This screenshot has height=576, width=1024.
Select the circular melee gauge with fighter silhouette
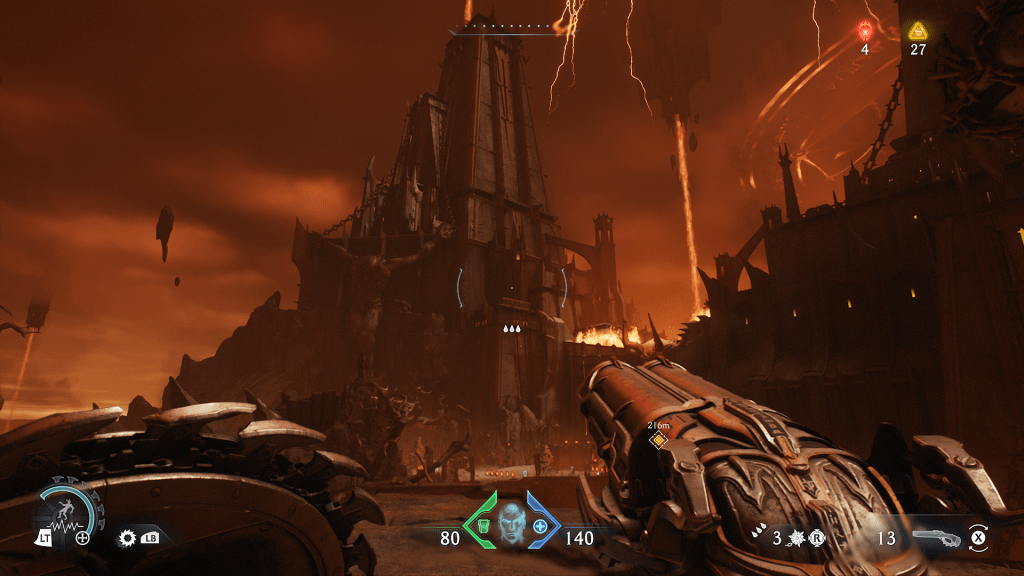point(67,511)
